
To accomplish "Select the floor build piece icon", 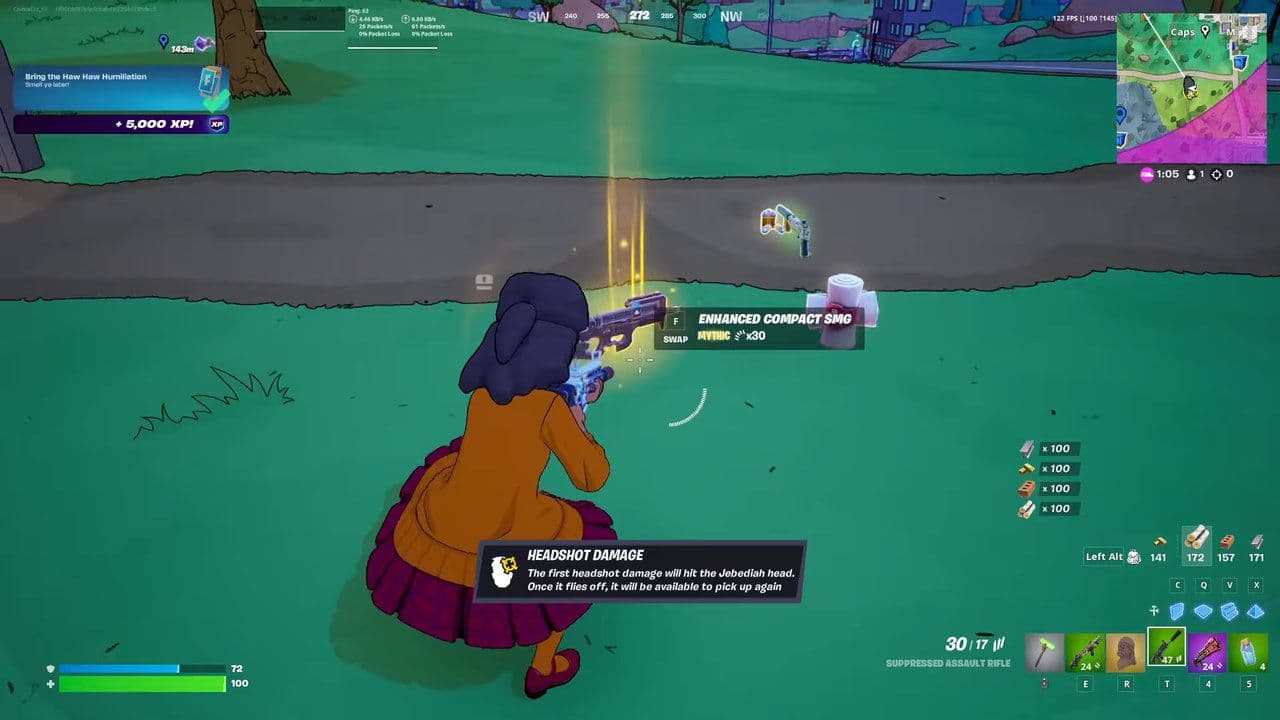I will point(1203,611).
